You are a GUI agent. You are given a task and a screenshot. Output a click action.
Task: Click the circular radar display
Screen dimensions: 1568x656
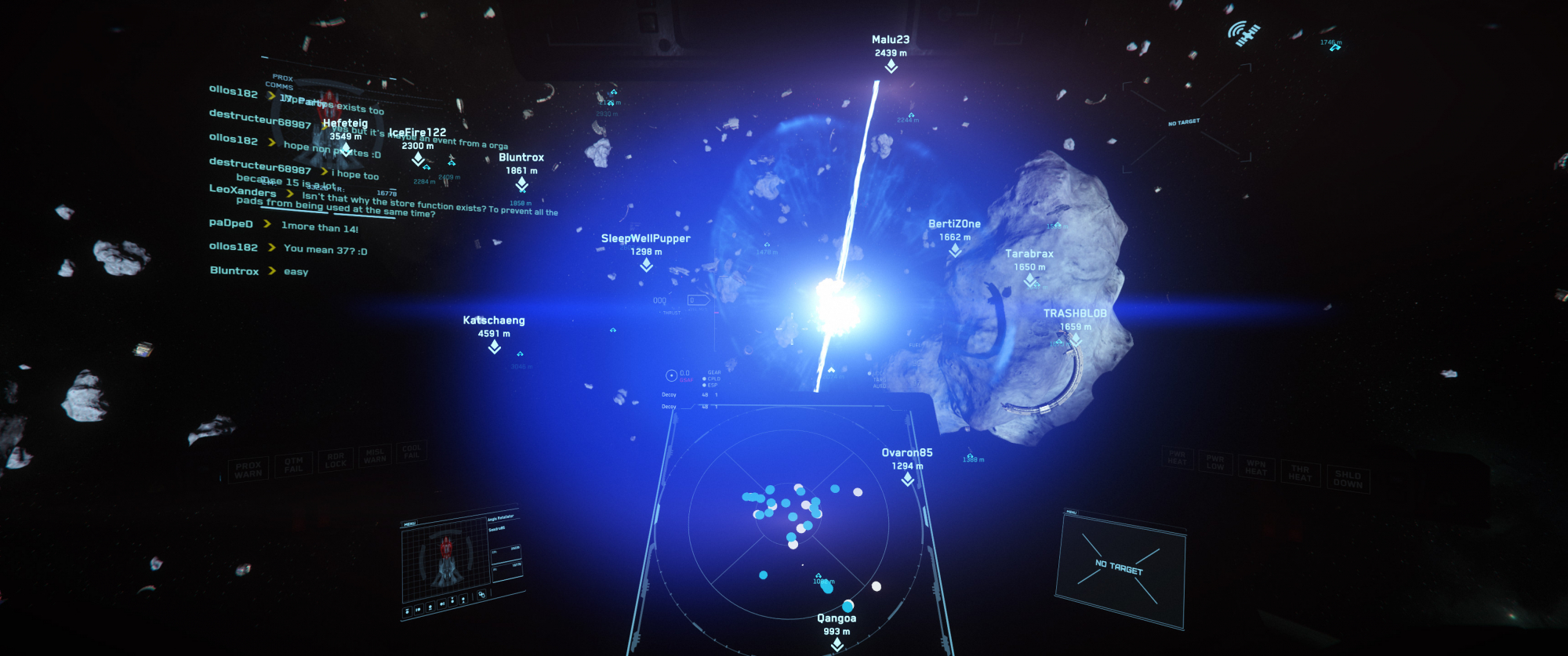(x=788, y=521)
